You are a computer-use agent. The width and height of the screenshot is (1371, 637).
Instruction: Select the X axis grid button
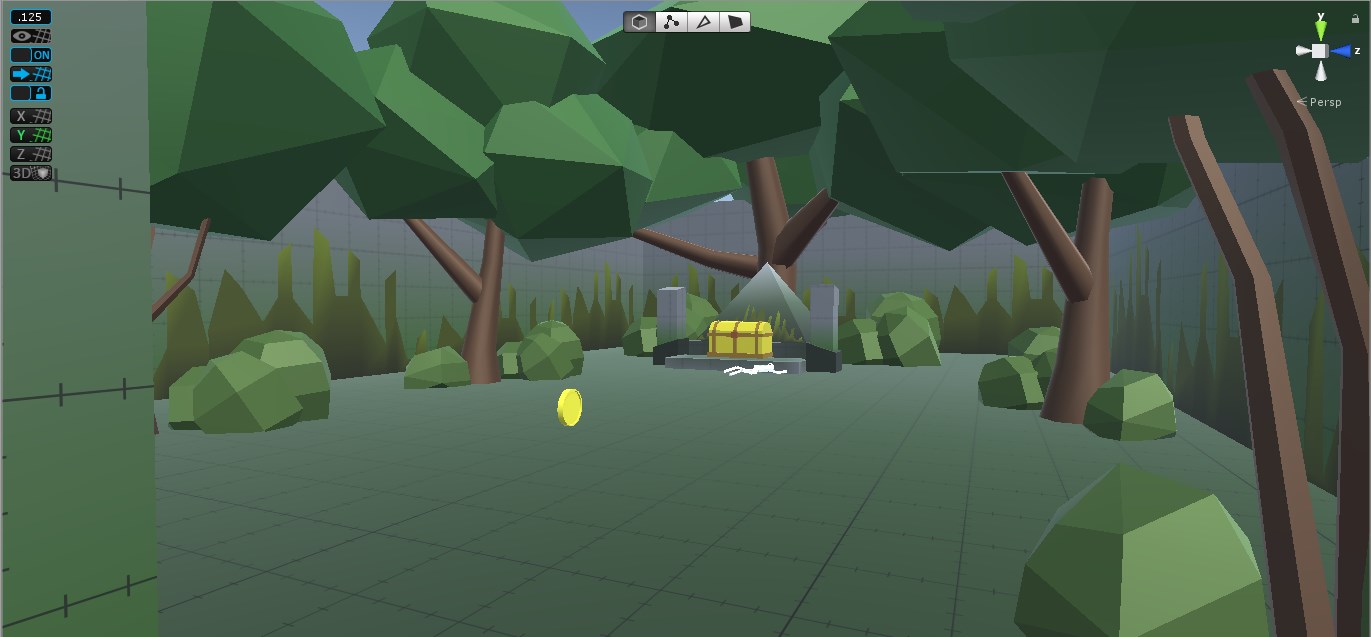(30, 116)
